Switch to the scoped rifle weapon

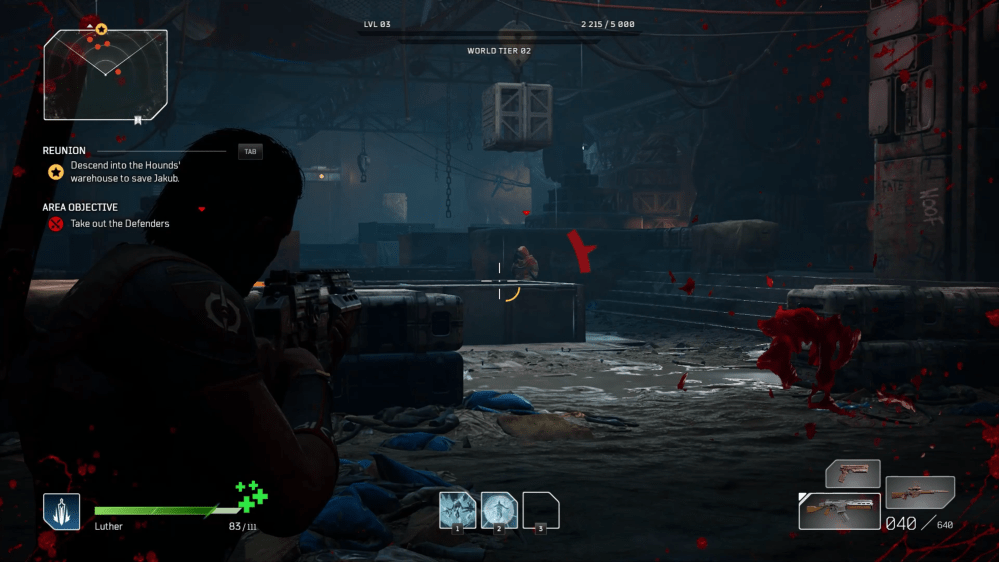(x=920, y=492)
